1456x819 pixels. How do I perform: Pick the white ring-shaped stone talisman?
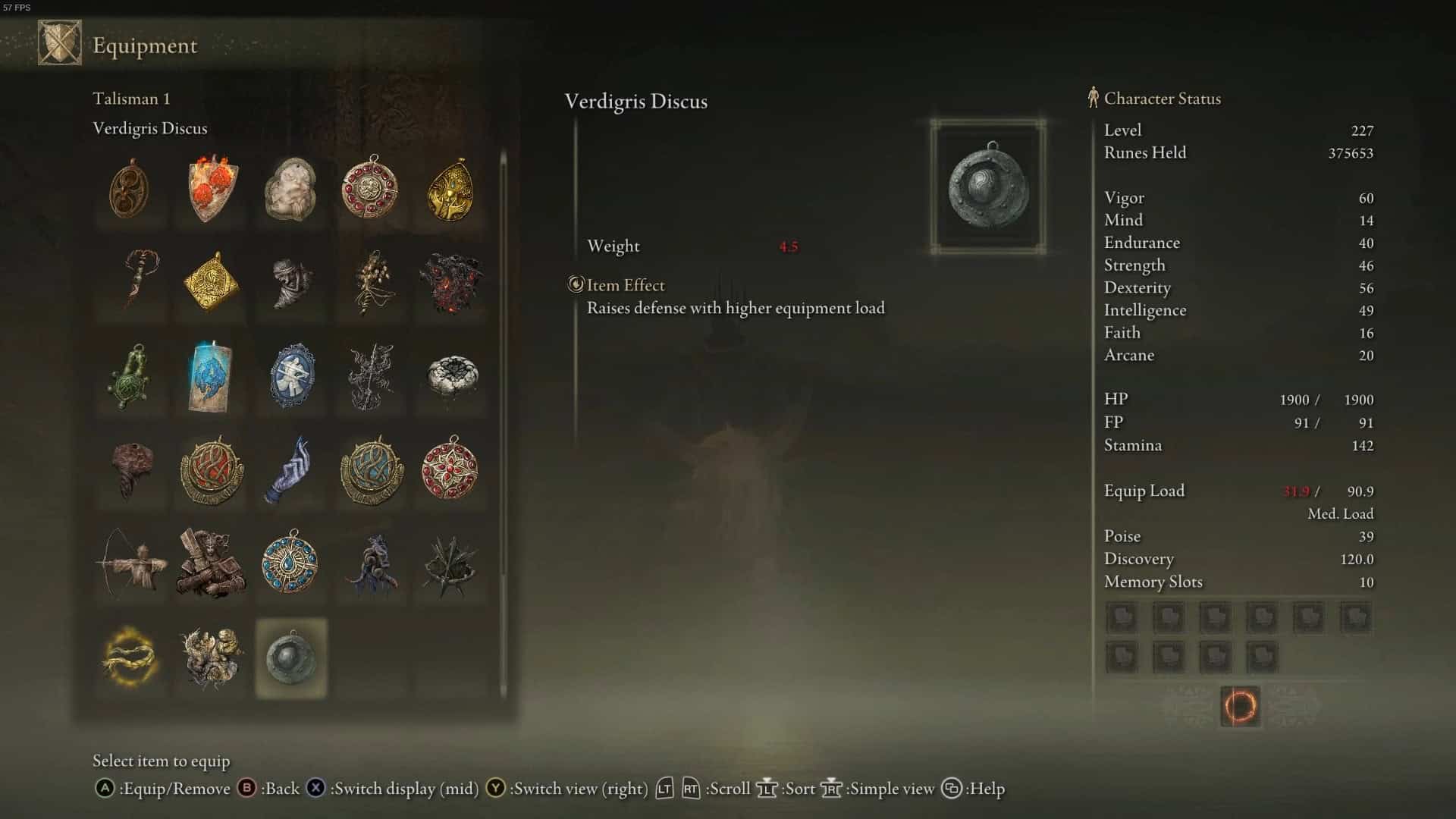tap(450, 376)
